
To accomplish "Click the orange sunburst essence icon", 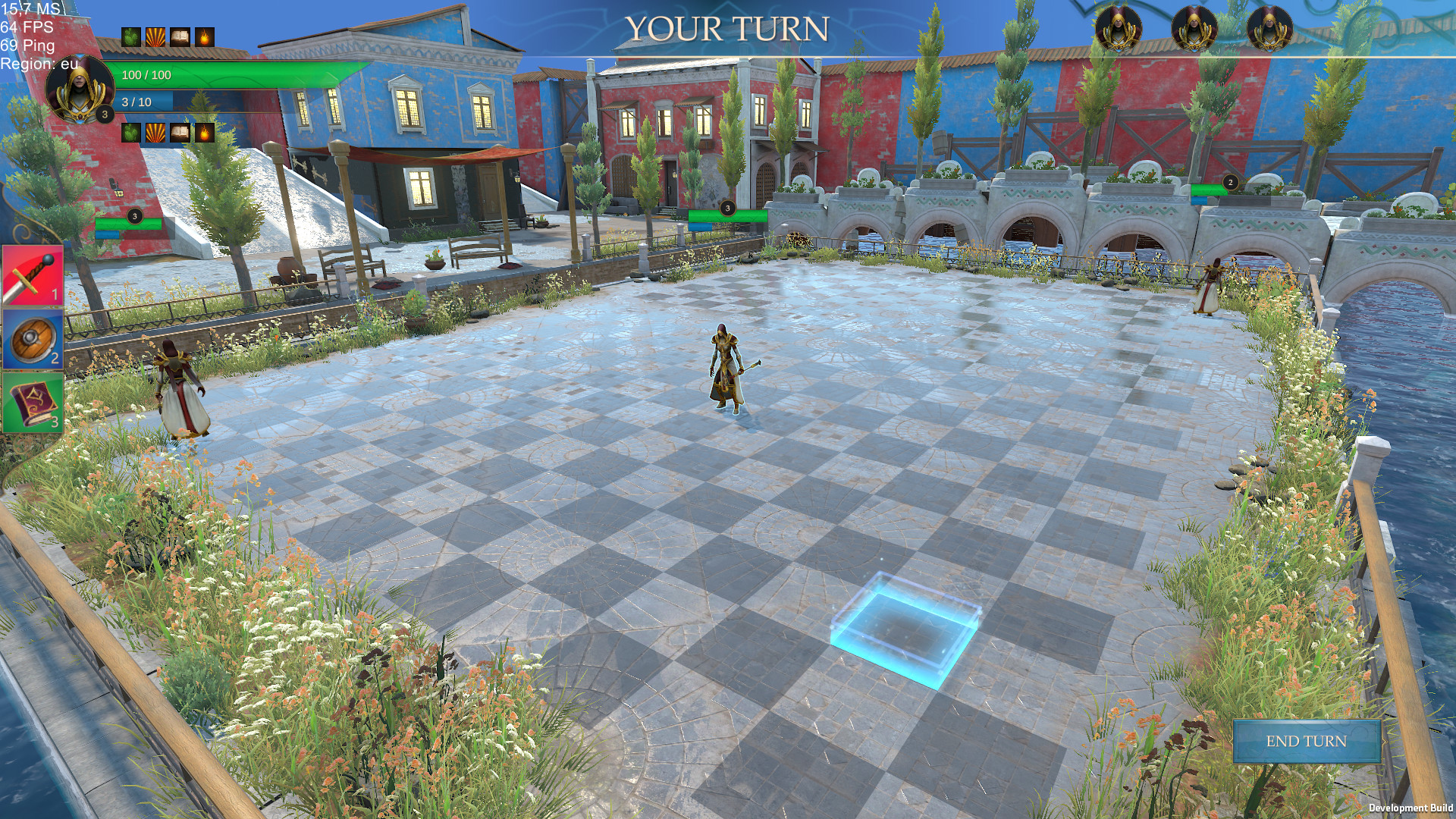I will [155, 35].
